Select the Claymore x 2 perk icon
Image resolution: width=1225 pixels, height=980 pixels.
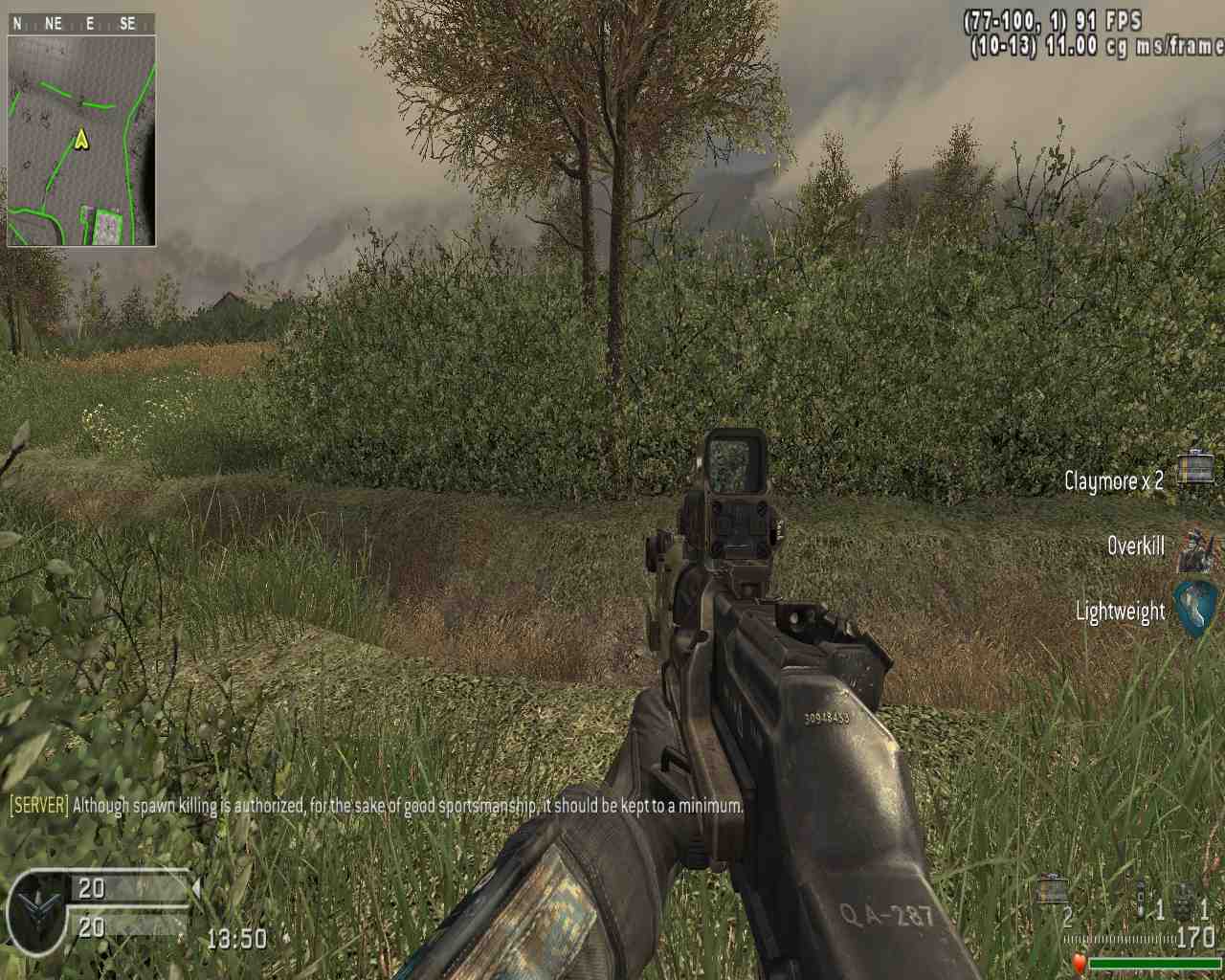pos(1194,469)
